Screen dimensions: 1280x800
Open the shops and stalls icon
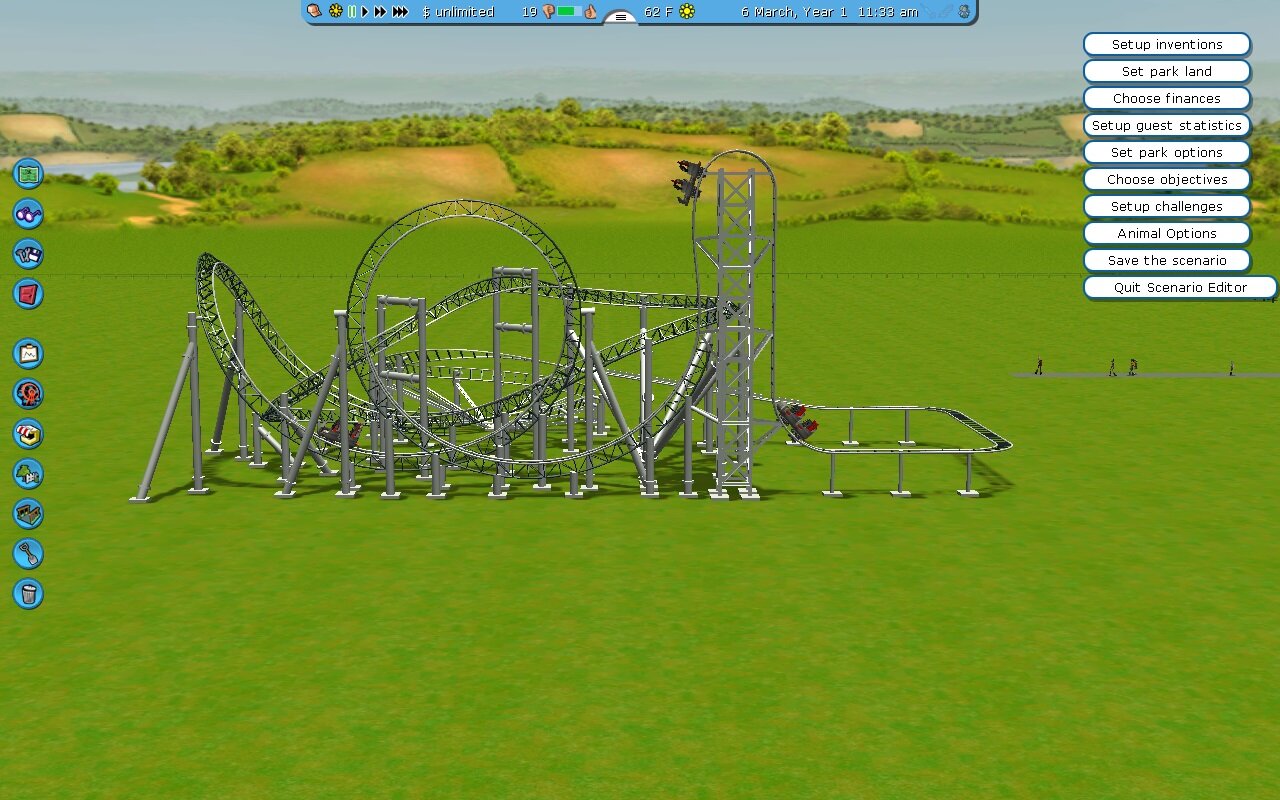coord(28,433)
